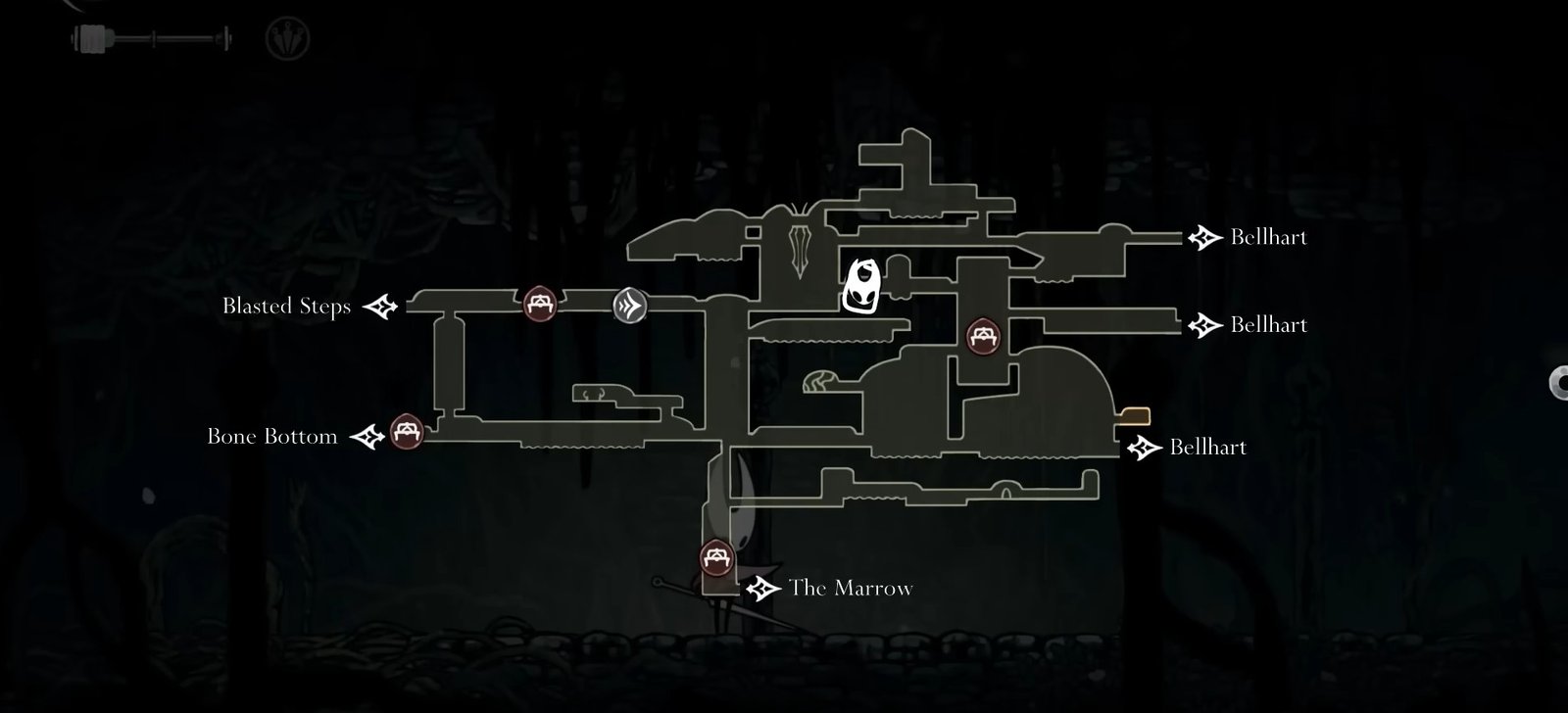Select the lower Bellhart label
This screenshot has height=713, width=1568.
tap(1207, 448)
